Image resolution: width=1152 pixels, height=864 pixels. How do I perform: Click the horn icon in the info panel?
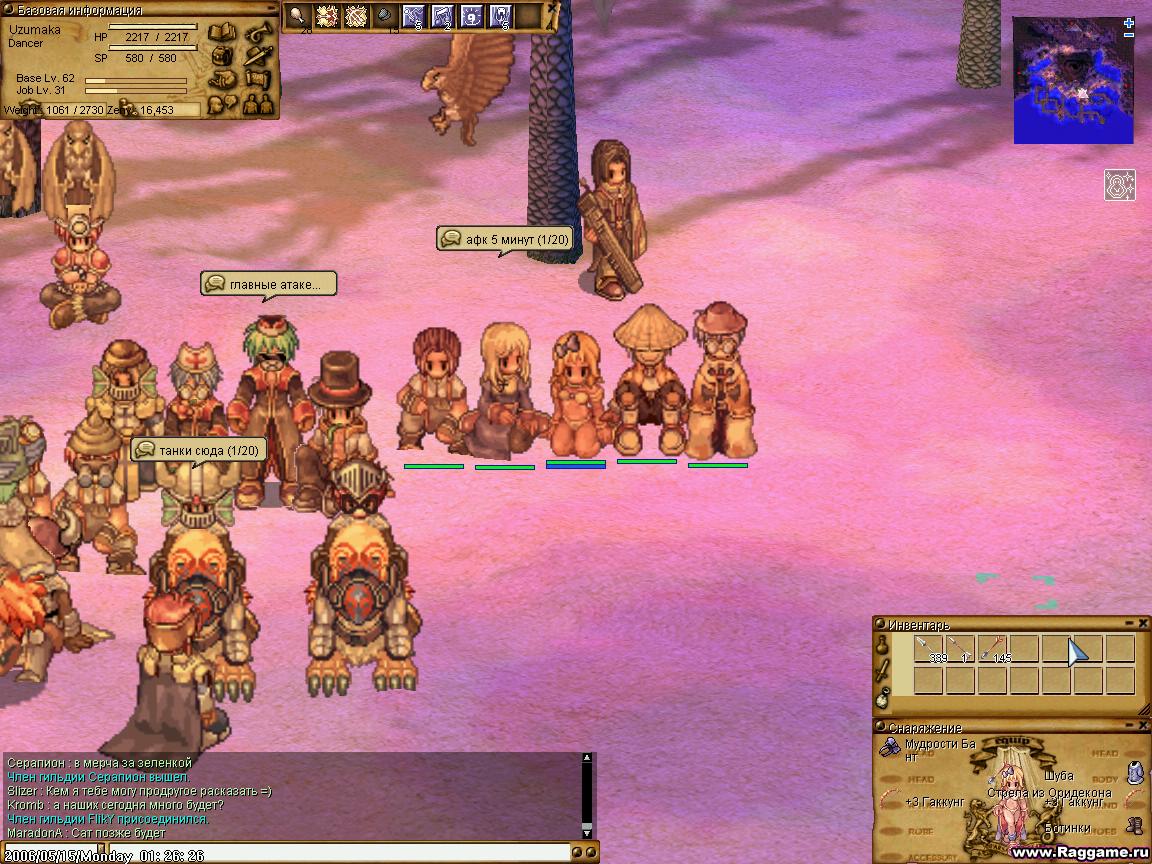click(260, 34)
